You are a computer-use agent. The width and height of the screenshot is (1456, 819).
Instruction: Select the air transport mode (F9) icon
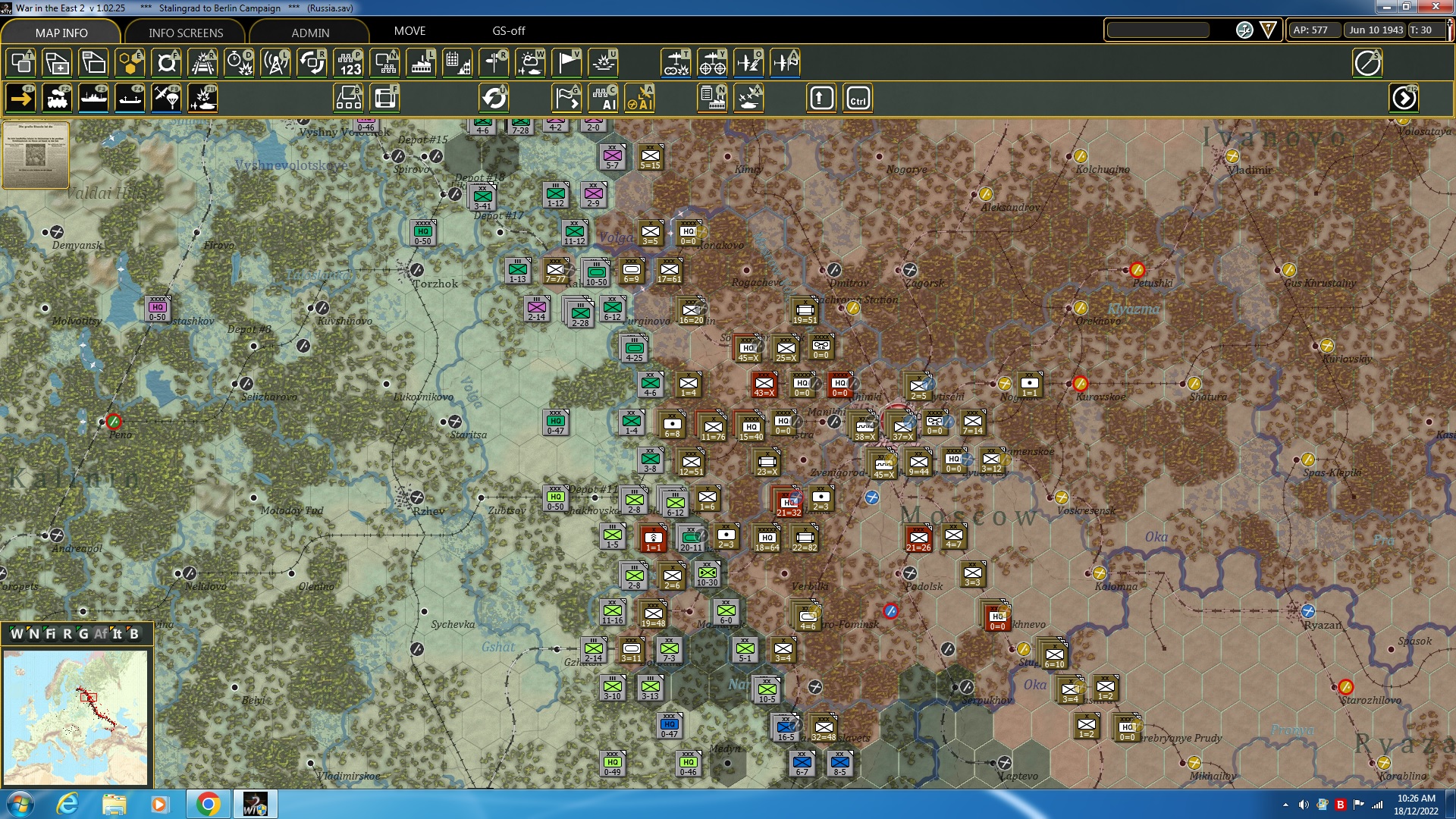coord(165,97)
